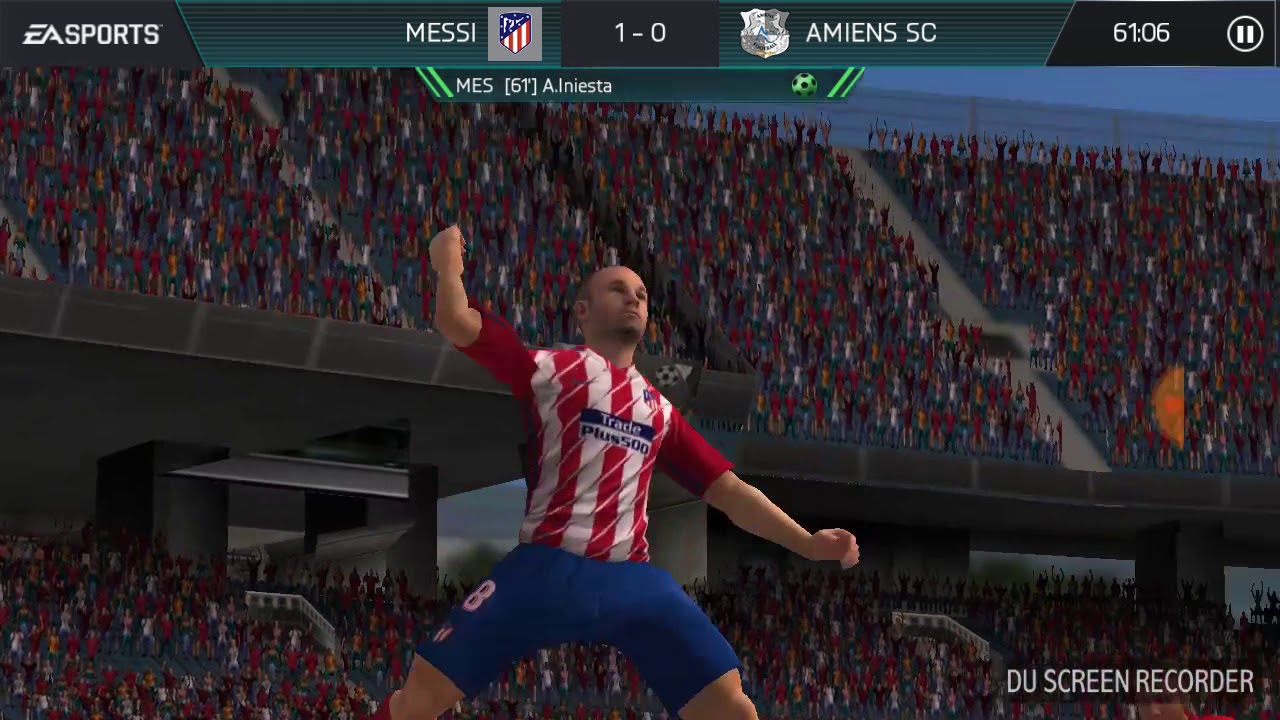1280x720 pixels.
Task: Click the EA Sports logo
Action: pos(90,33)
